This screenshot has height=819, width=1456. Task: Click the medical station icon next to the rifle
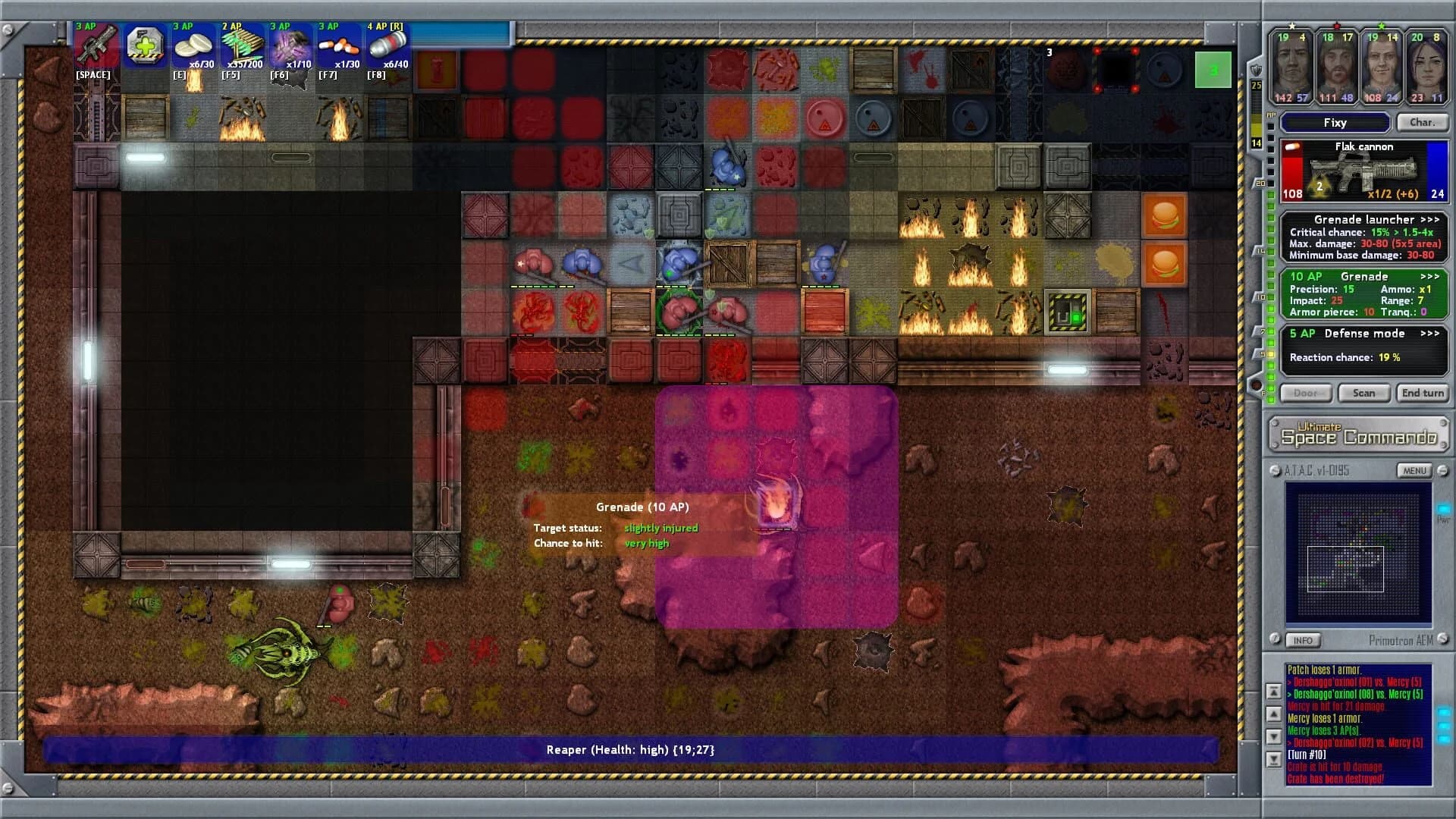[143, 45]
